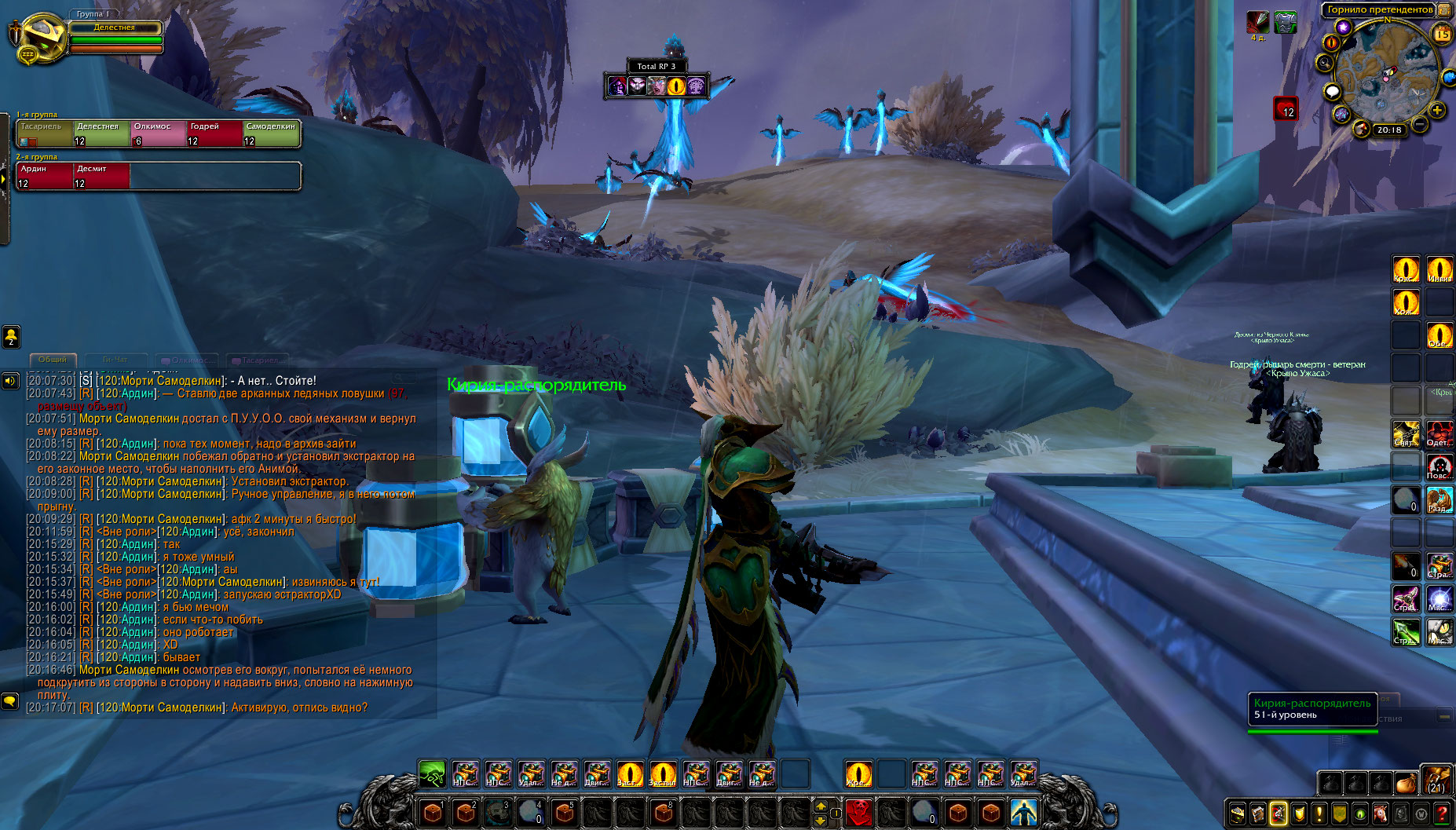Activate the green running beast ability
Viewport: 1456px width, 830px height.
pyautogui.click(x=432, y=774)
